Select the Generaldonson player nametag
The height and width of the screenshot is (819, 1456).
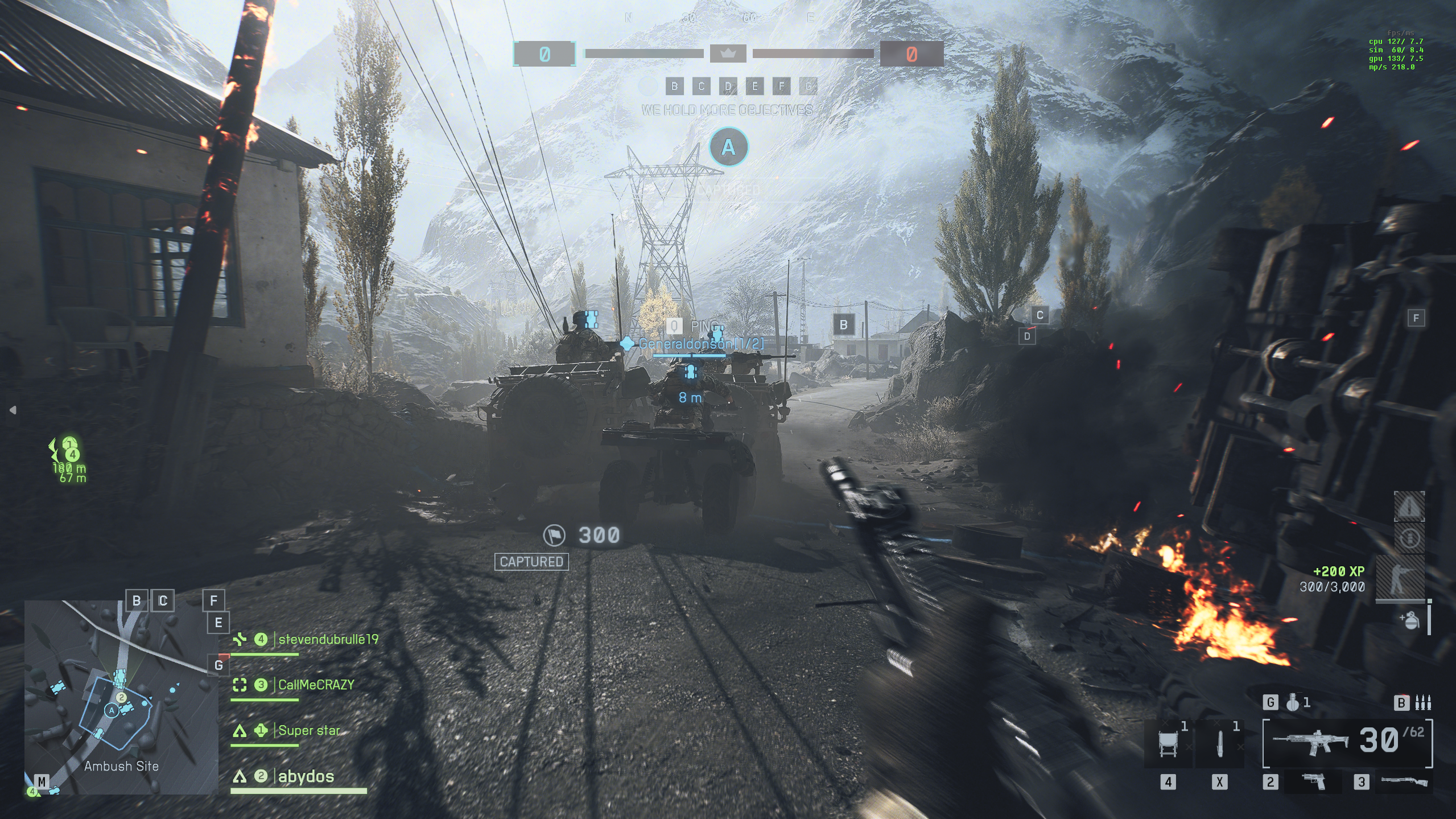pyautogui.click(x=700, y=344)
